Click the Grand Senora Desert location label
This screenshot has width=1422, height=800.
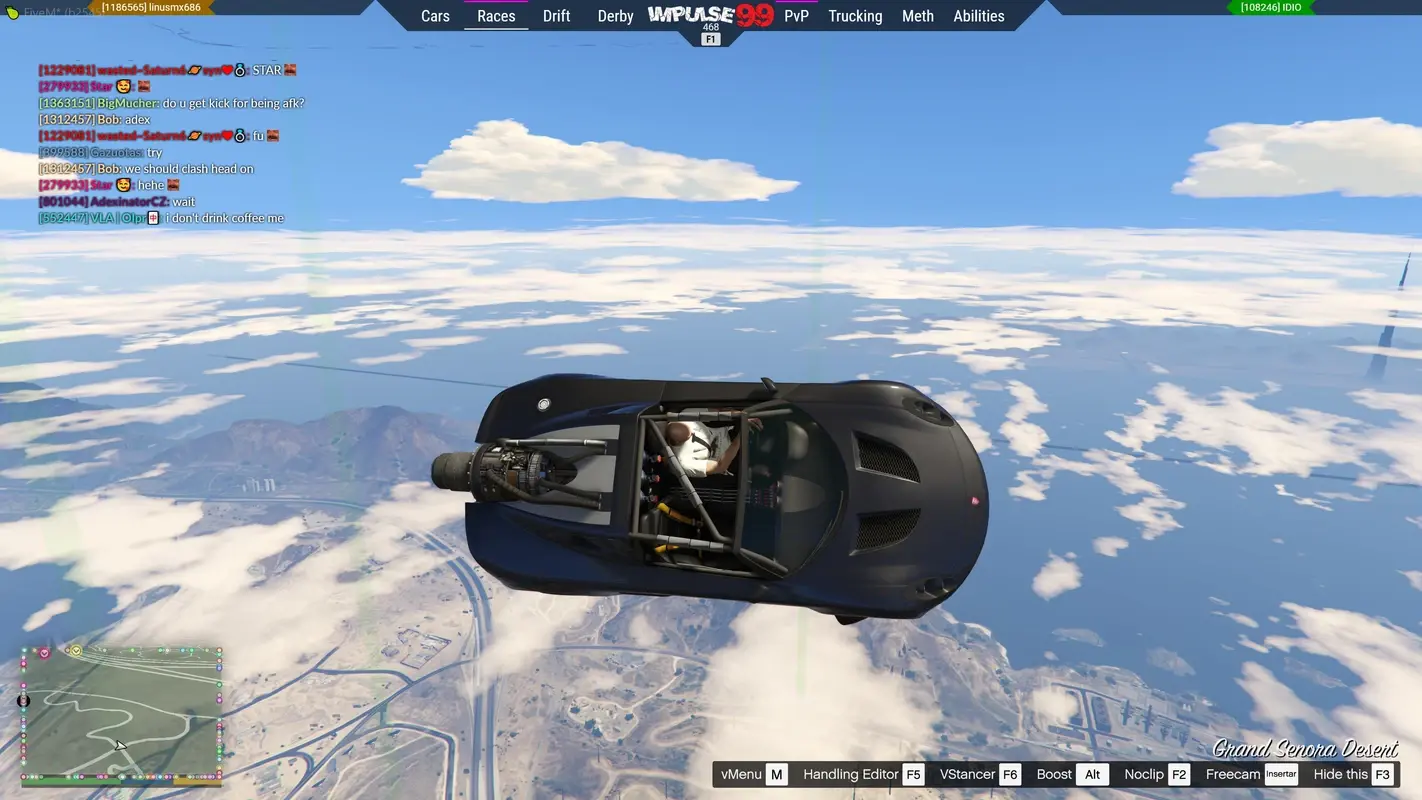tap(1305, 749)
